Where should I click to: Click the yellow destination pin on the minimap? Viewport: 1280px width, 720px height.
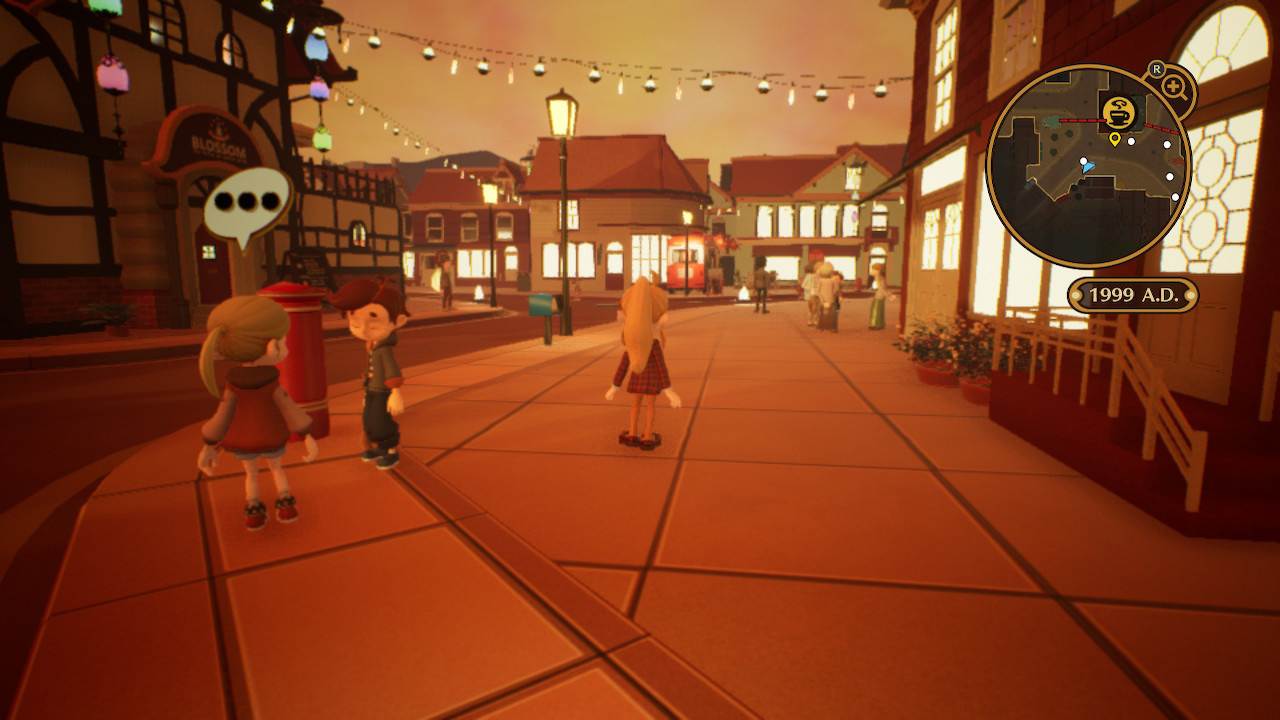click(1114, 140)
